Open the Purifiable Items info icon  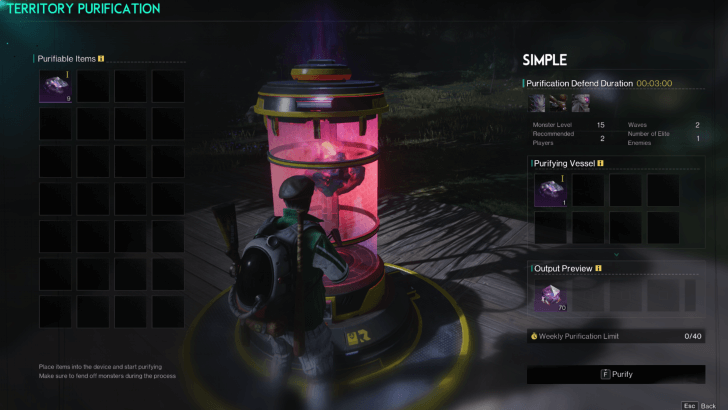(101, 59)
